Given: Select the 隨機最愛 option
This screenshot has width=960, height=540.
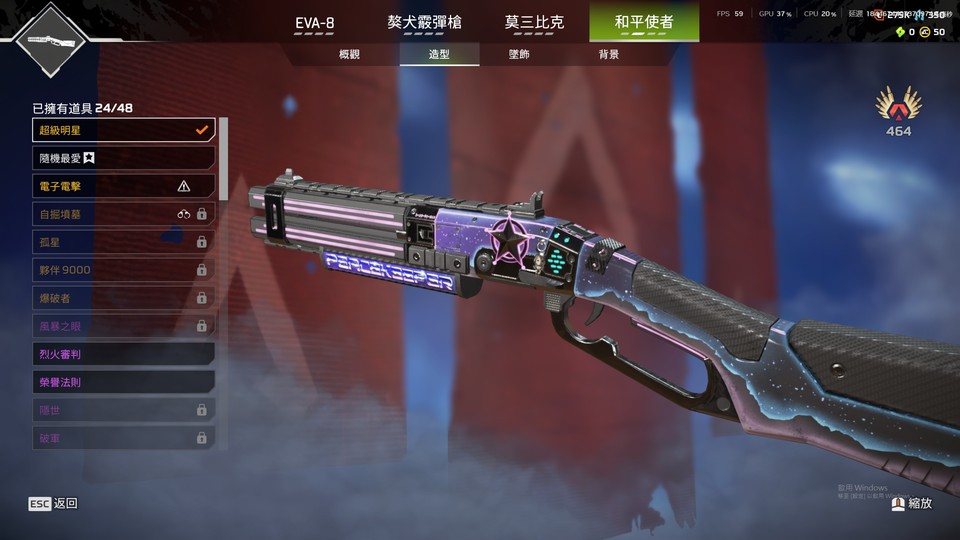Looking at the screenshot, I should tap(124, 158).
